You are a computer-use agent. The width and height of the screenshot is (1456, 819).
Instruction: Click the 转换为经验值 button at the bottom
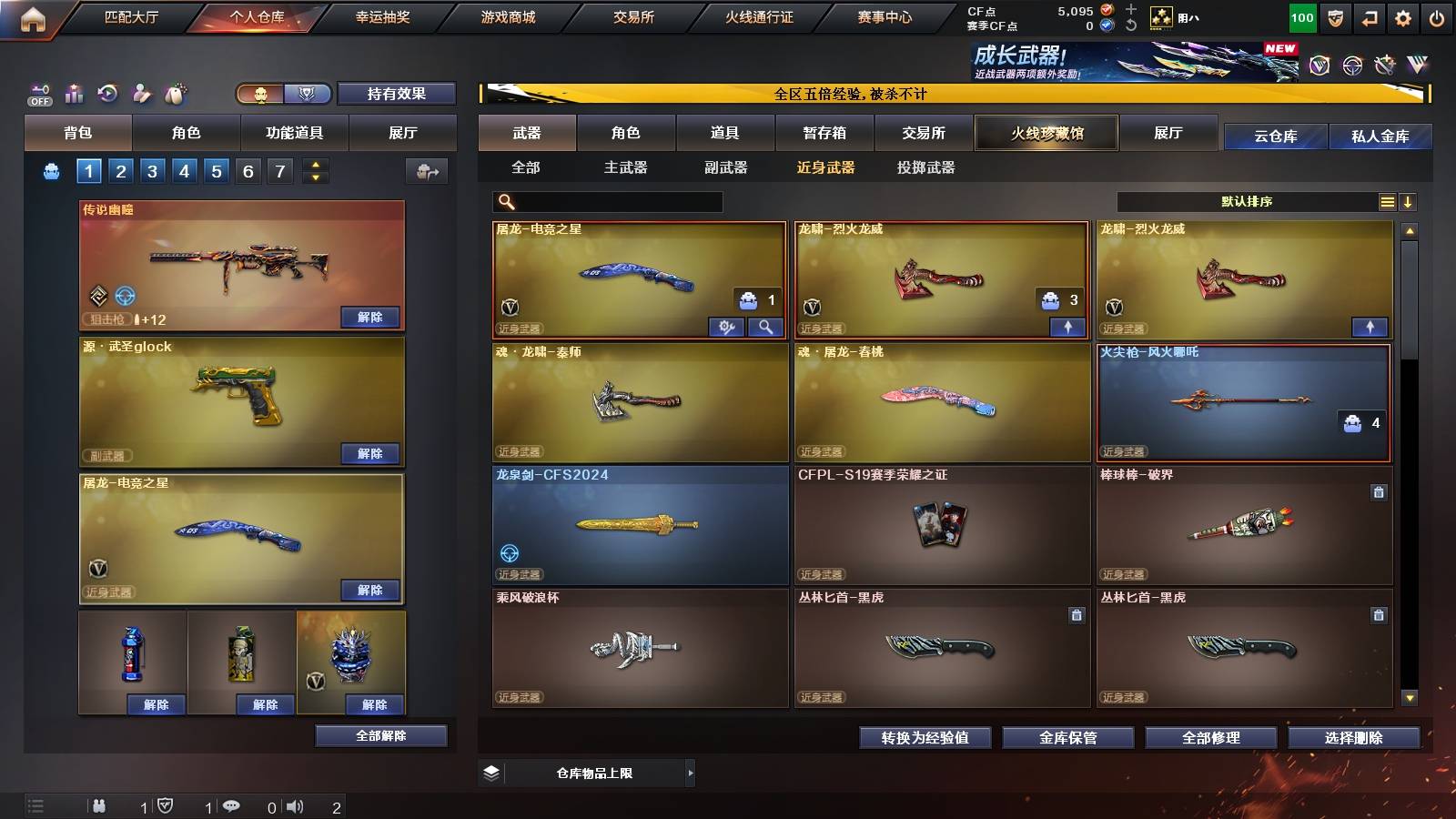click(925, 738)
